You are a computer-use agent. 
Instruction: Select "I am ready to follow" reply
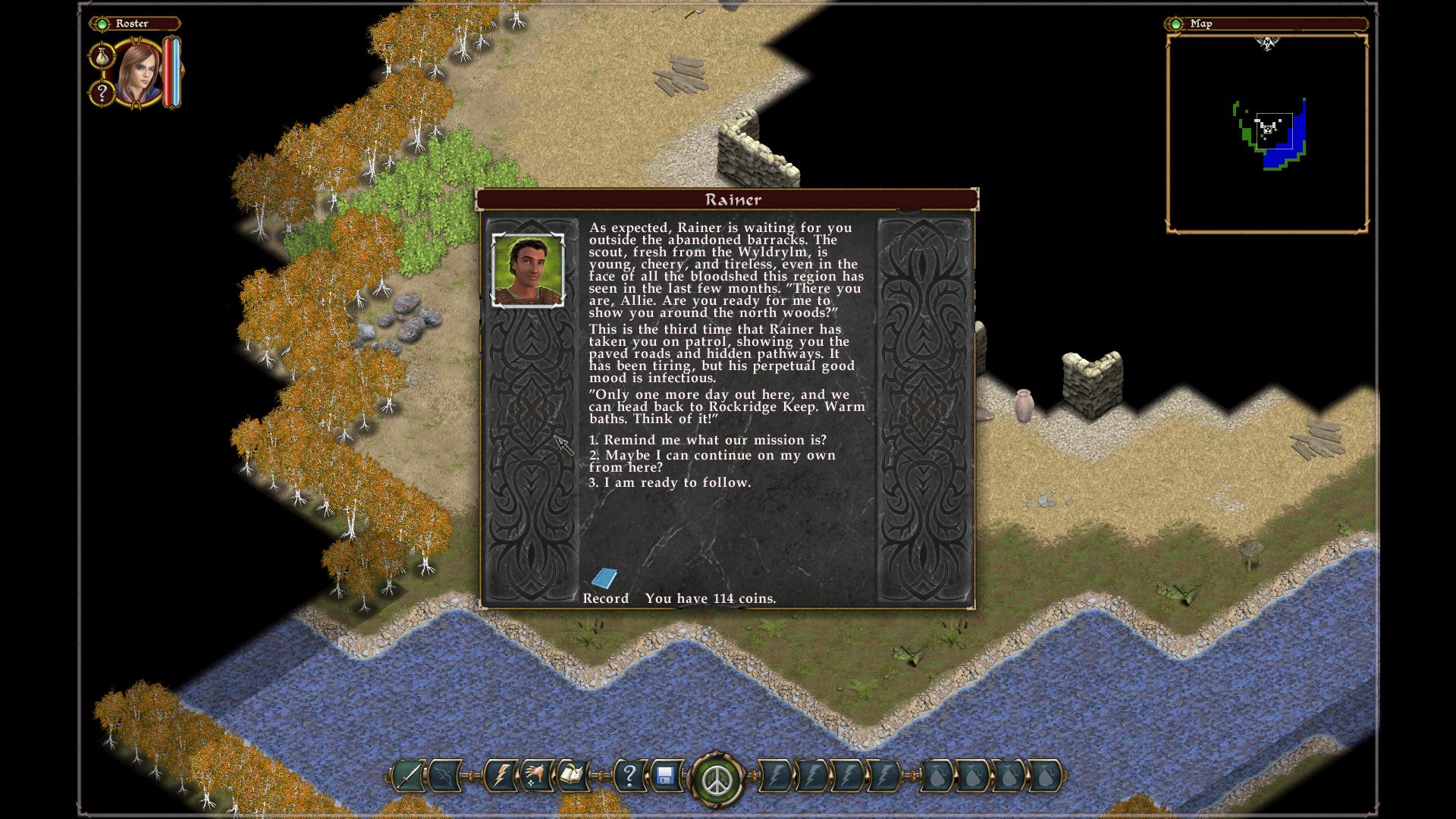[670, 483]
